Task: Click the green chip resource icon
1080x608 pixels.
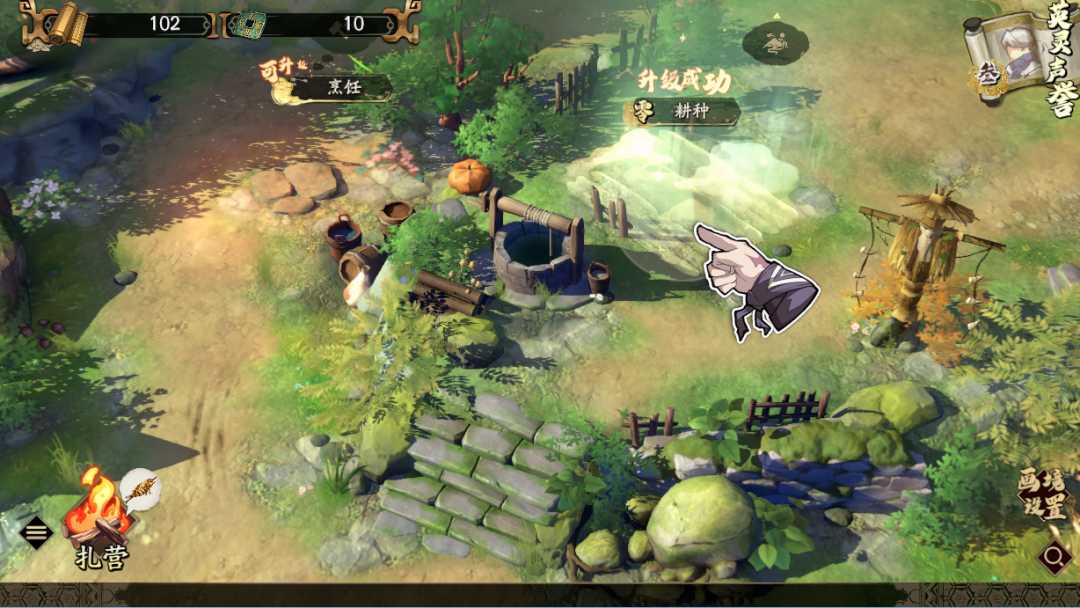Action: 246,24
